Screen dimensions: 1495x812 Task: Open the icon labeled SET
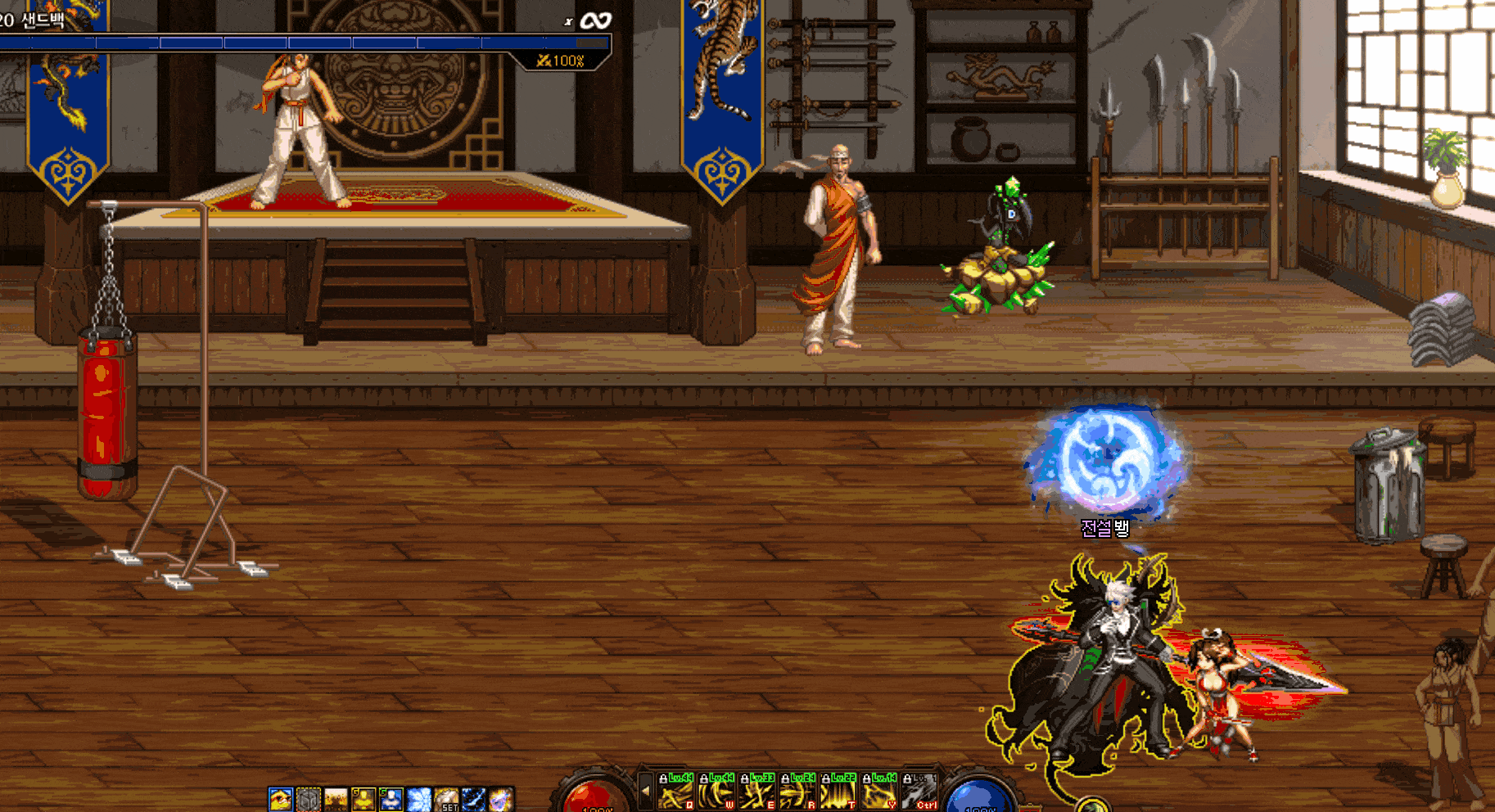click(x=447, y=800)
